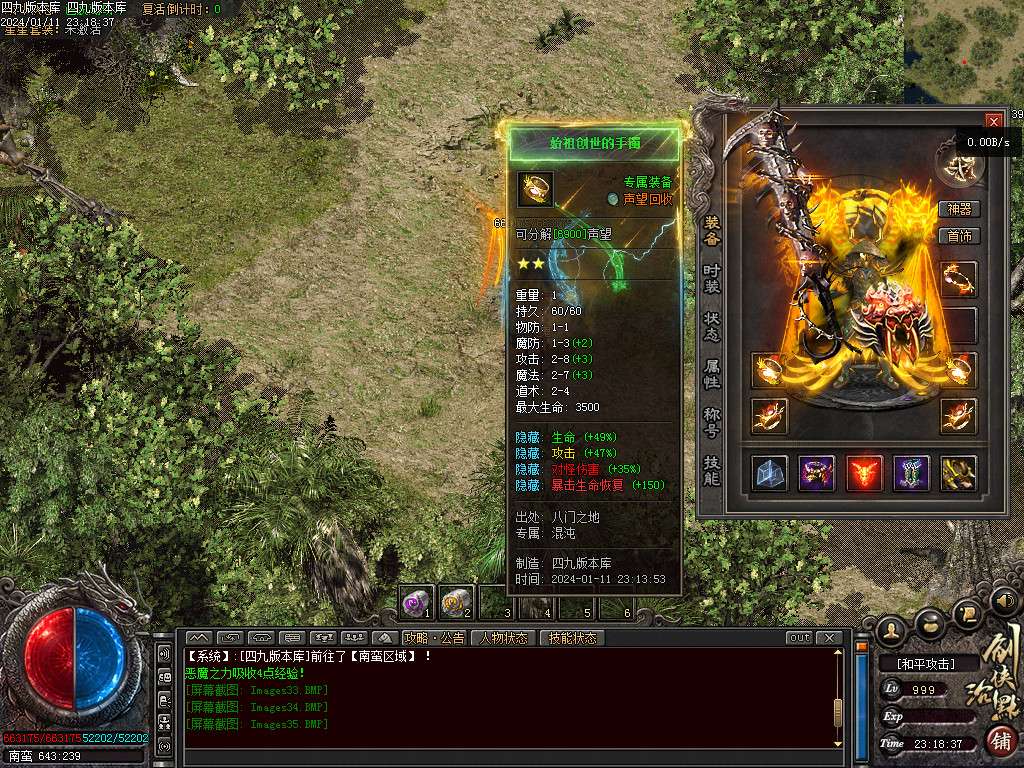Open the 攻略·公告 guide announcements tab
The width and height of the screenshot is (1024, 768).
pos(435,638)
